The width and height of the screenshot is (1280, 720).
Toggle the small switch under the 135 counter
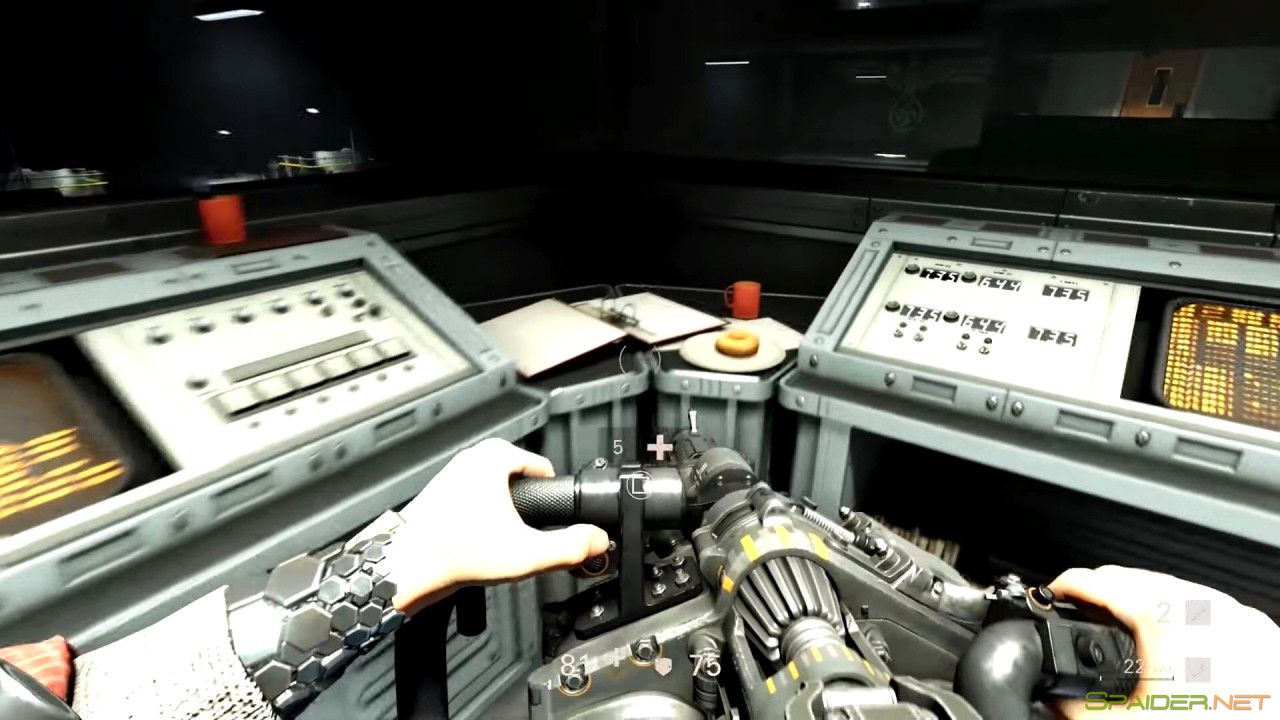click(918, 335)
